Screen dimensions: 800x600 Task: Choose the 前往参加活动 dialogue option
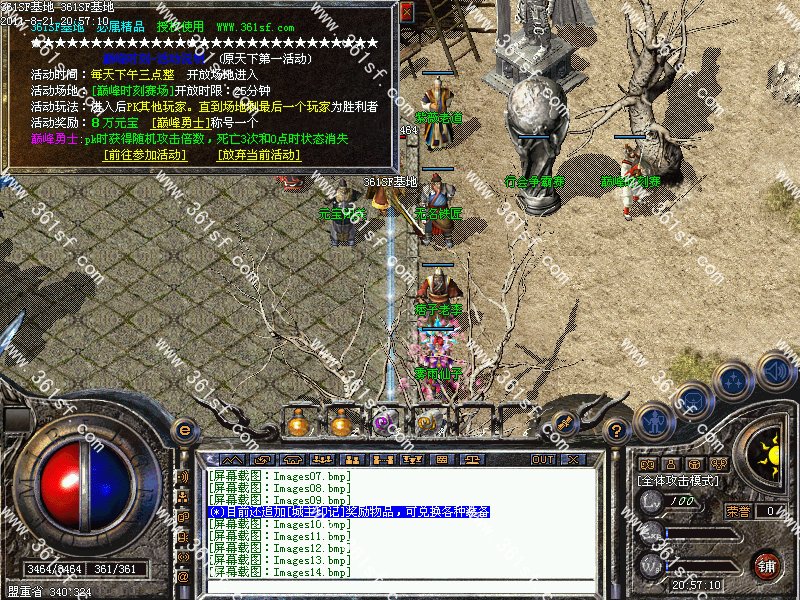coord(145,155)
